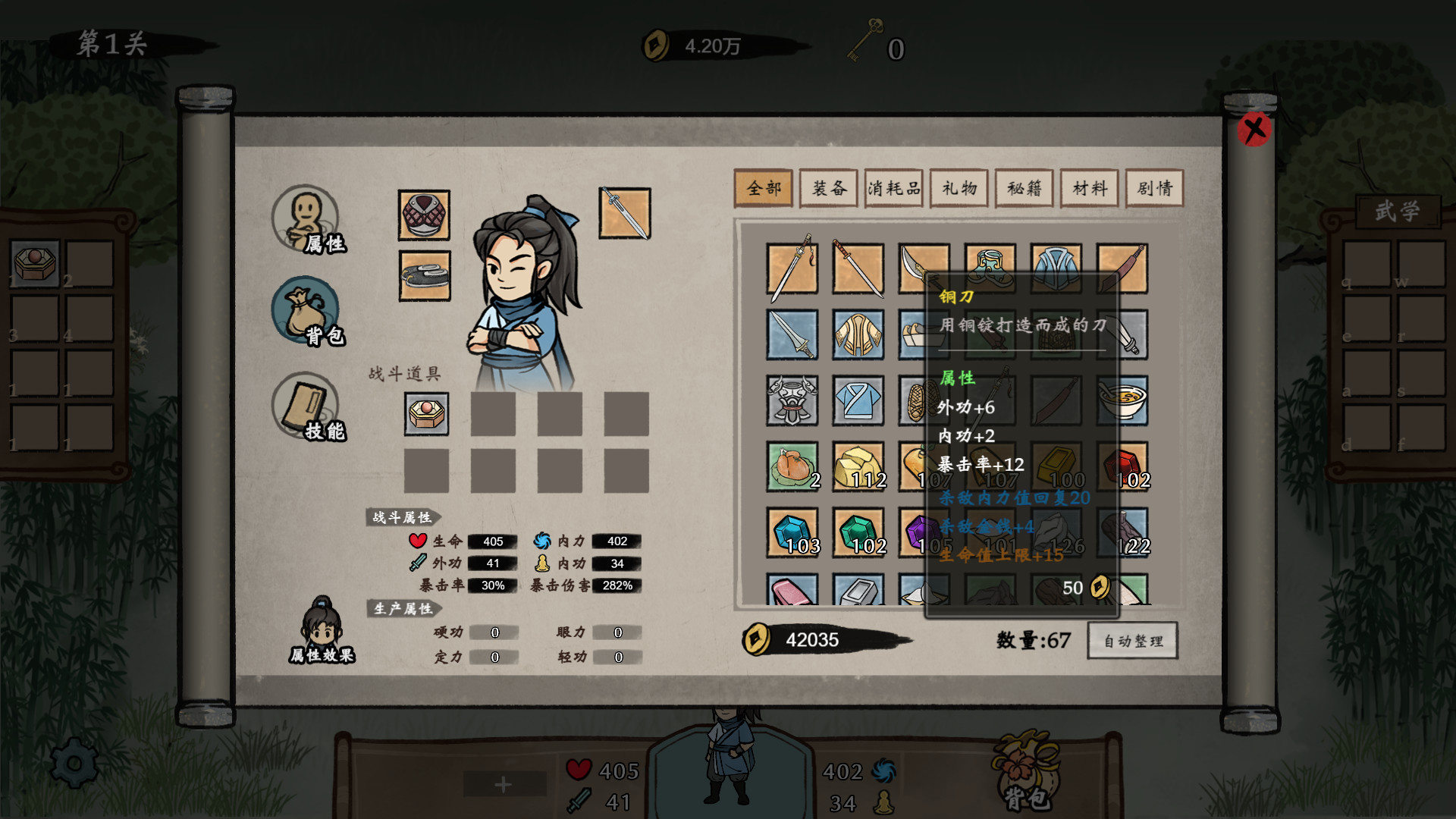Click the 铜刀 copper blade in the inventory
Image resolution: width=1456 pixels, height=819 pixels.
923,267
